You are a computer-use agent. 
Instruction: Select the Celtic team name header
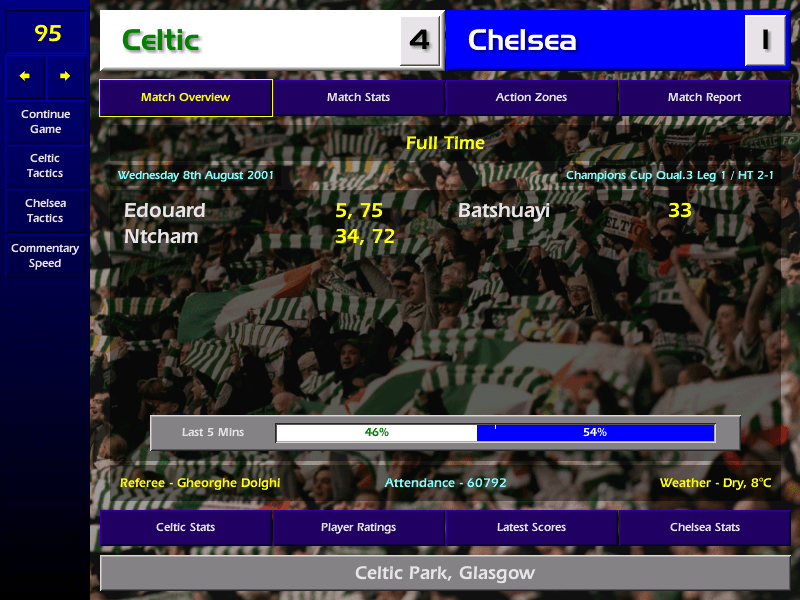click(250, 40)
